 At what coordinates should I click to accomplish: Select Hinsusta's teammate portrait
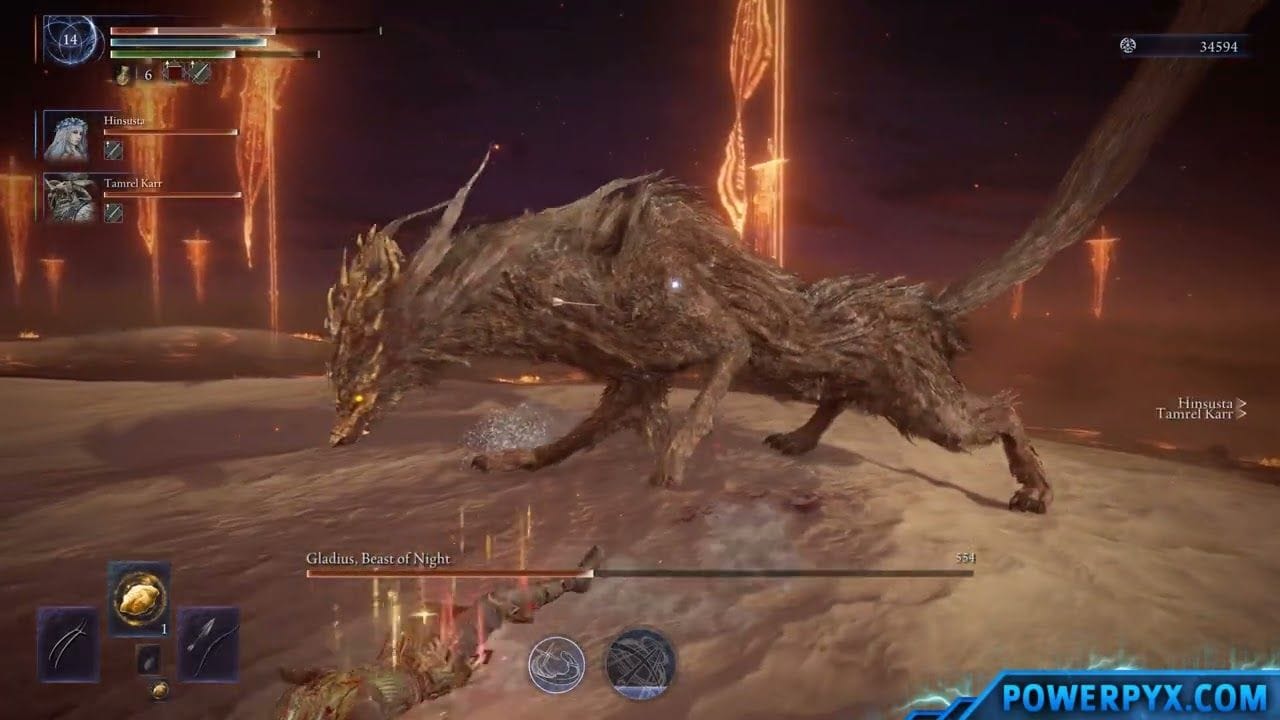tap(68, 136)
